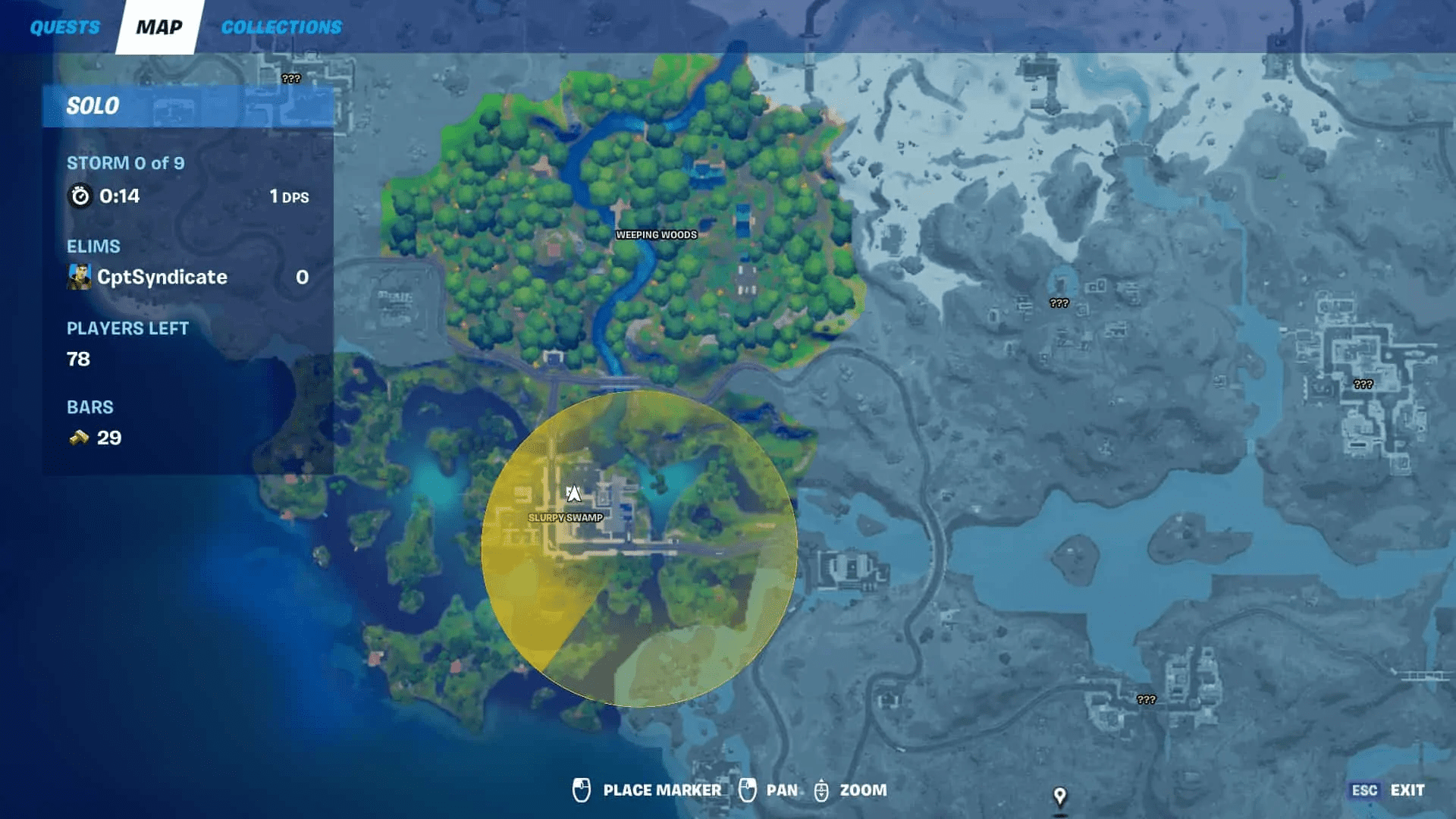1456x819 pixels.
Task: Click the Zoom mouse wheel icon
Action: (821, 790)
